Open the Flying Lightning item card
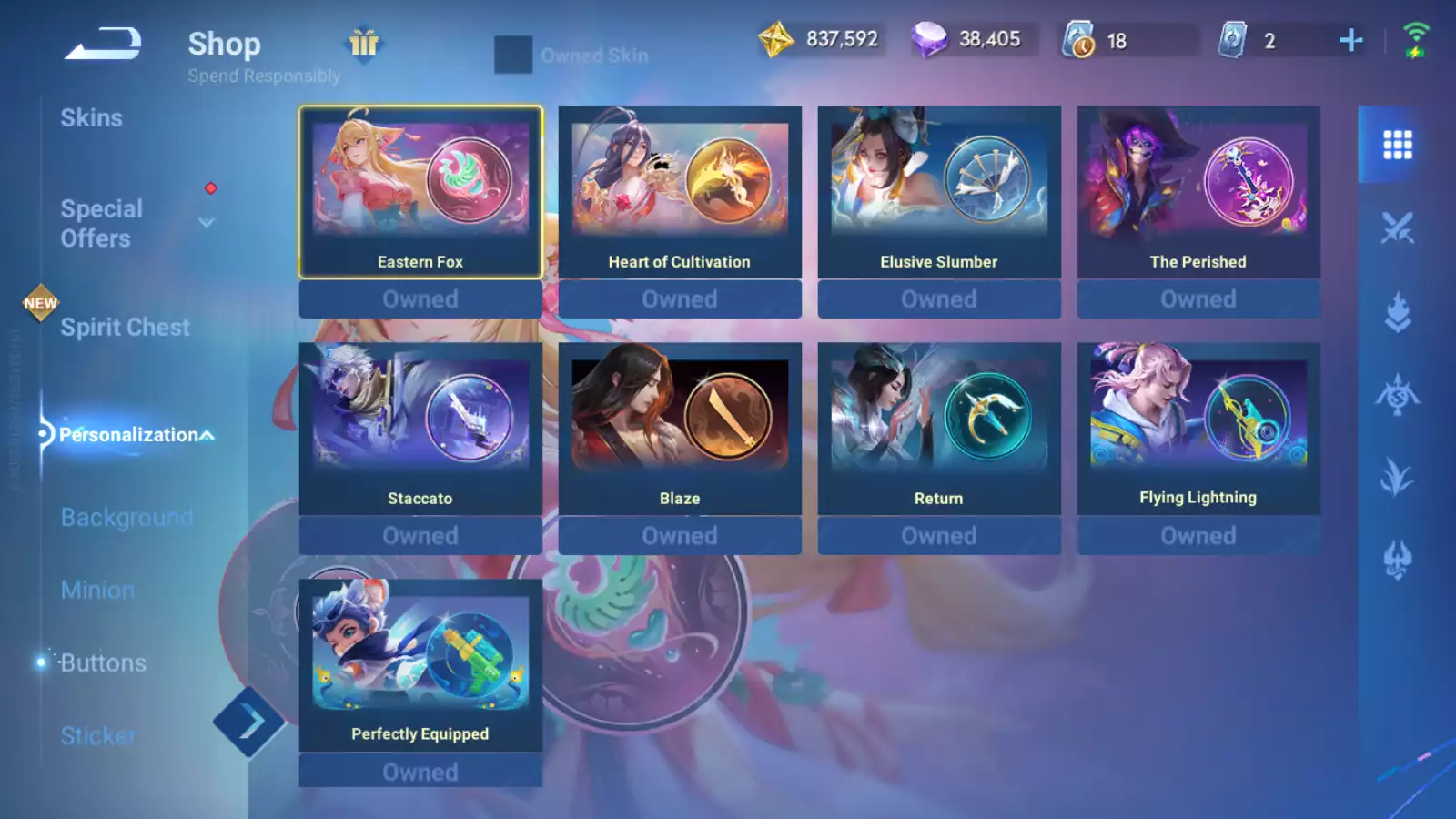 pos(1198,429)
